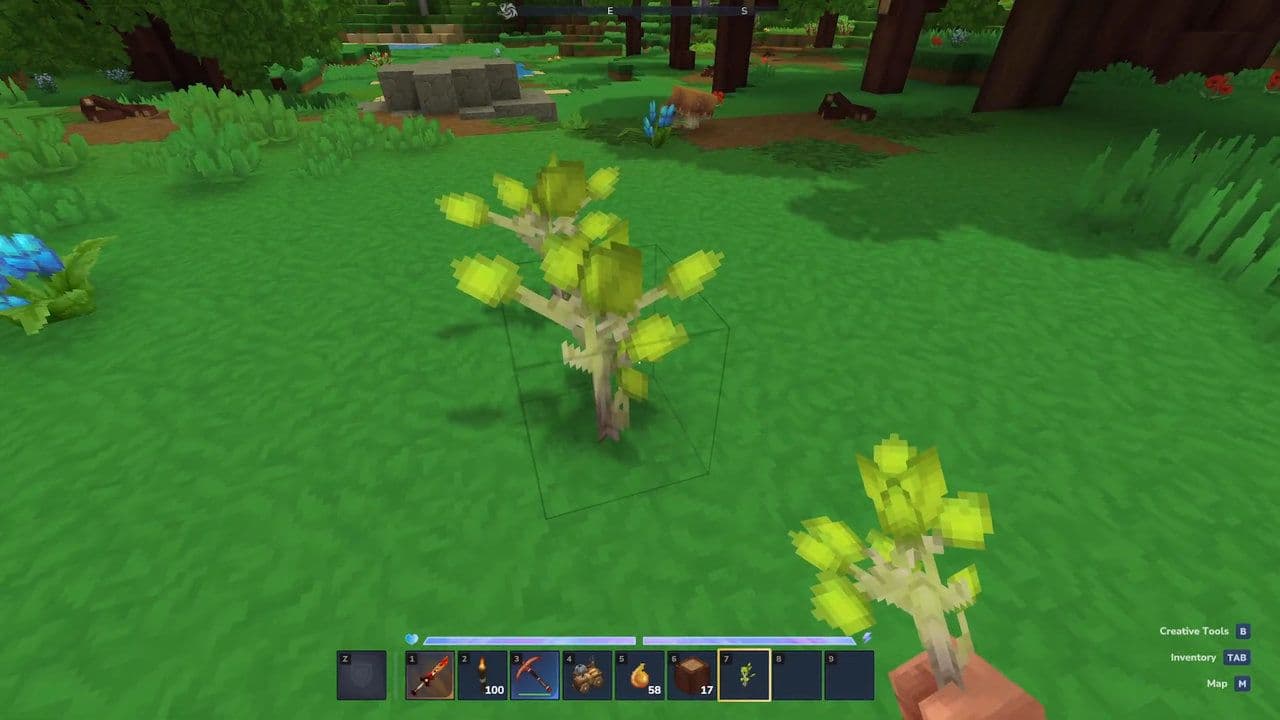
Task: Choose the torch stack of 100
Action: 482,675
